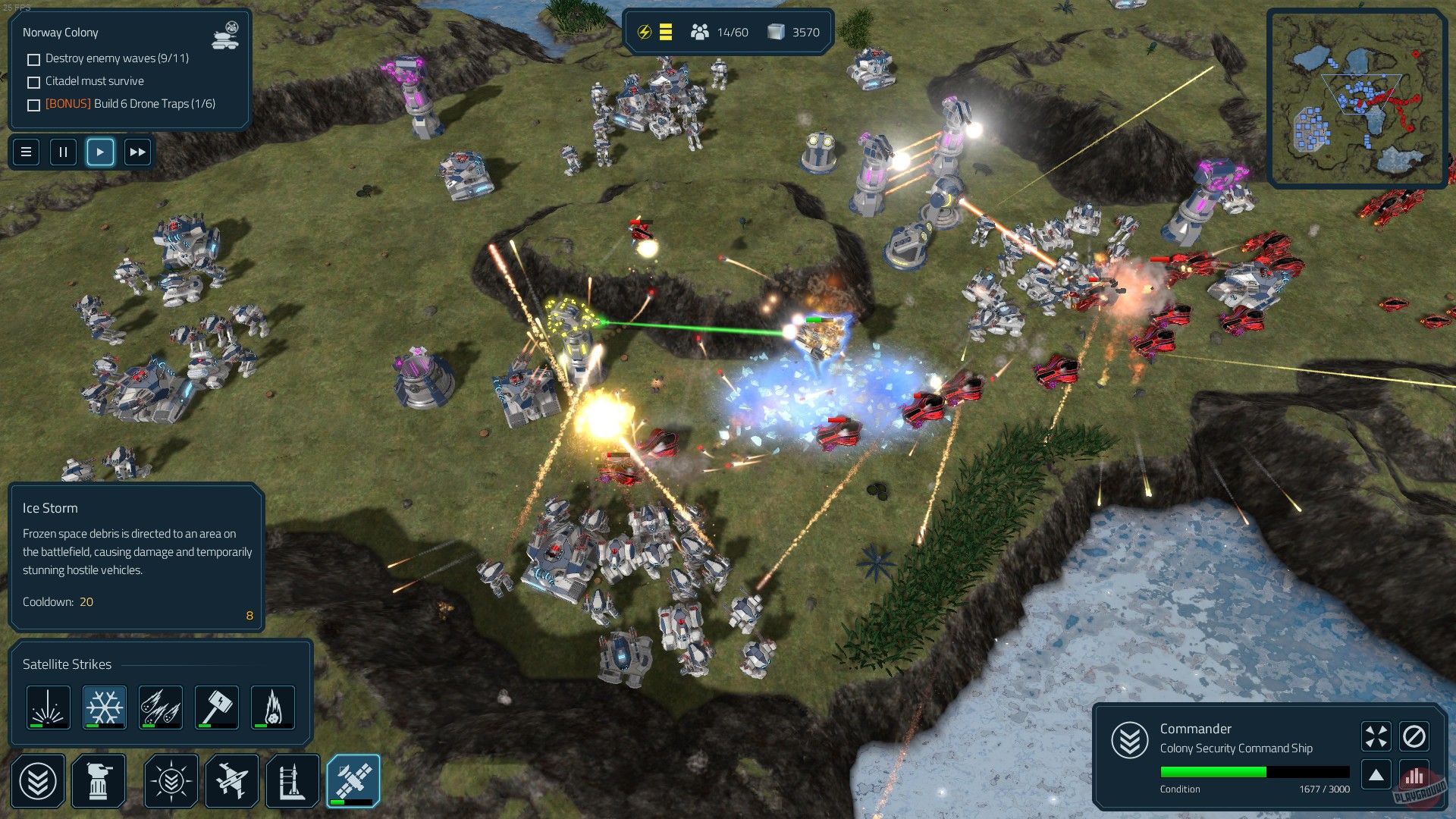Pick the fireball satellite strike ability
The width and height of the screenshot is (1456, 819).
point(272,707)
